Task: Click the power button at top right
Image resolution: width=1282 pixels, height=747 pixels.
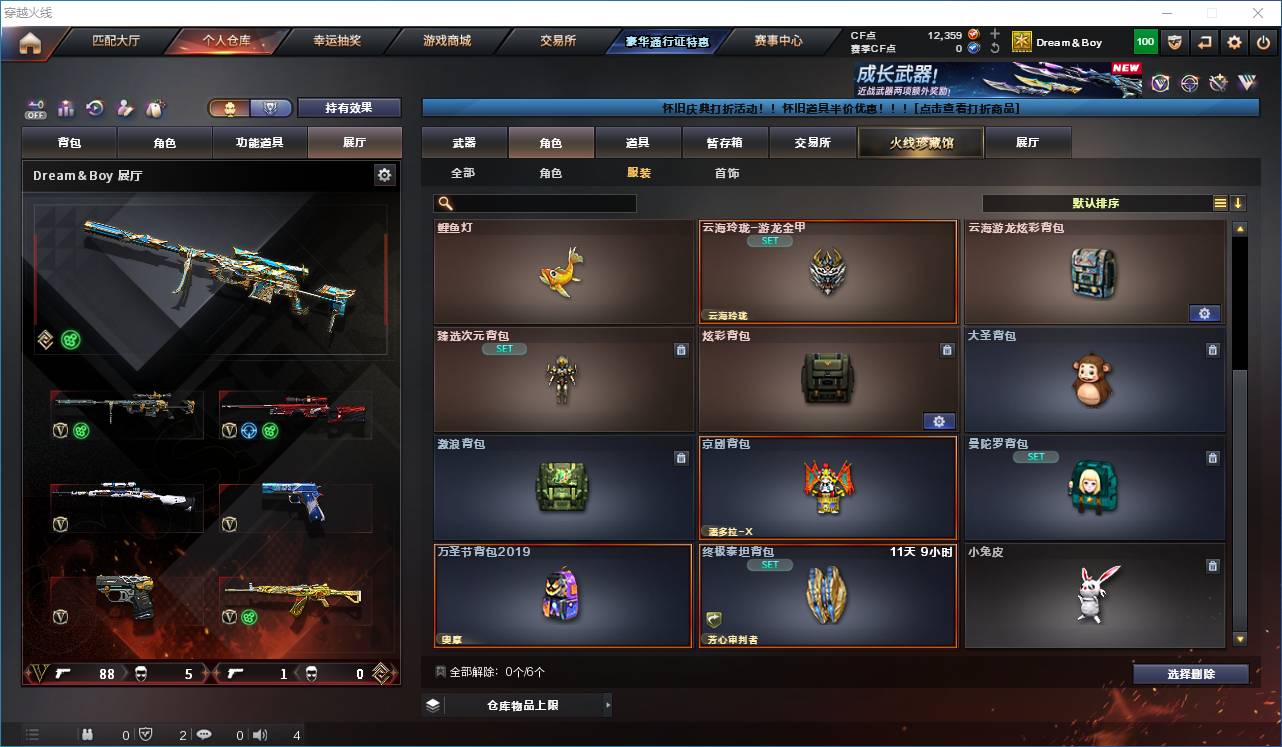Action: 1263,41
